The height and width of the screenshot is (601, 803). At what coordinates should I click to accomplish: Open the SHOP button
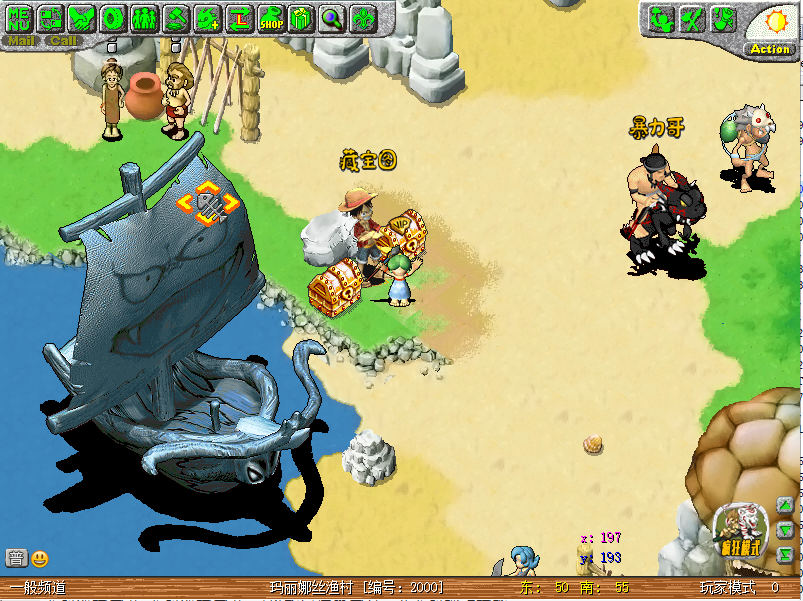[x=271, y=18]
